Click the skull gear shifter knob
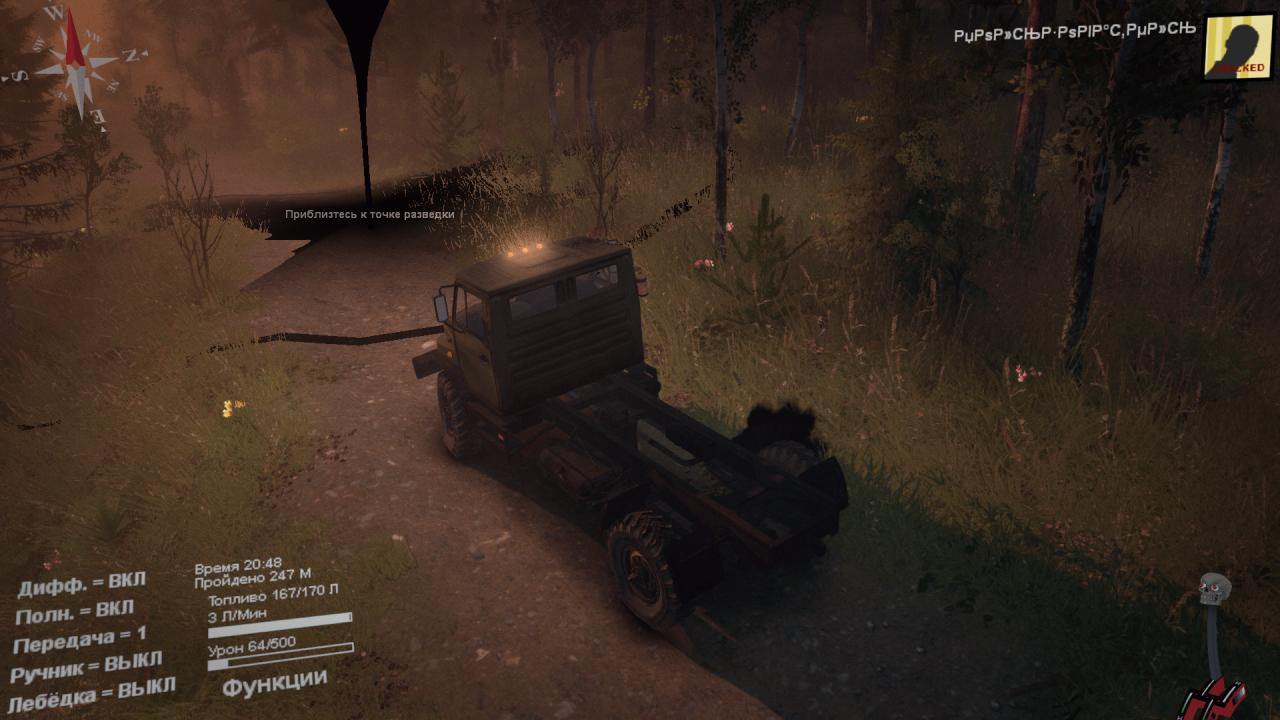Screen dimensions: 1280x720 tap(1214, 589)
